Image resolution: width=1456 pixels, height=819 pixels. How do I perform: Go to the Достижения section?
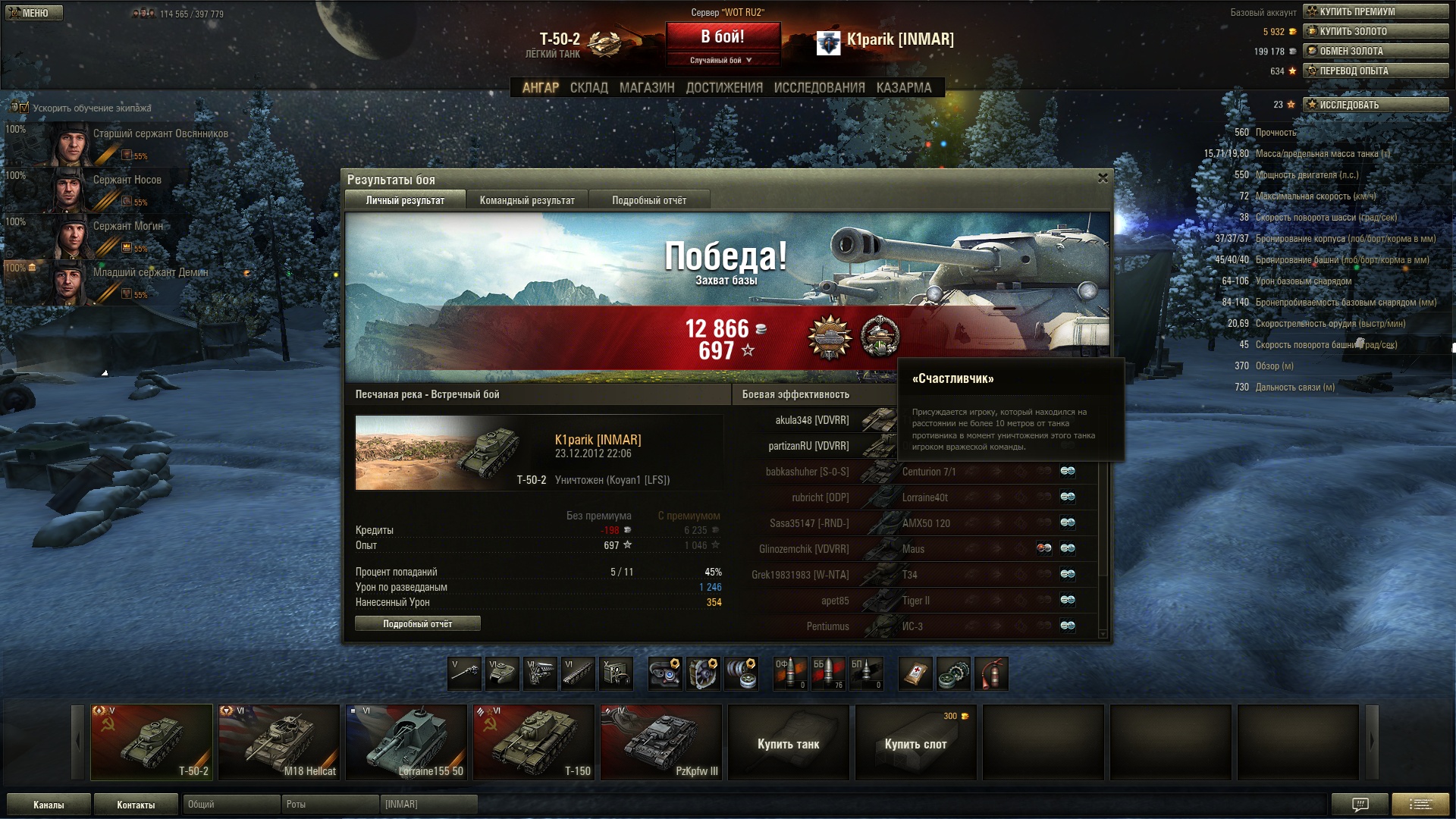pyautogui.click(x=724, y=88)
